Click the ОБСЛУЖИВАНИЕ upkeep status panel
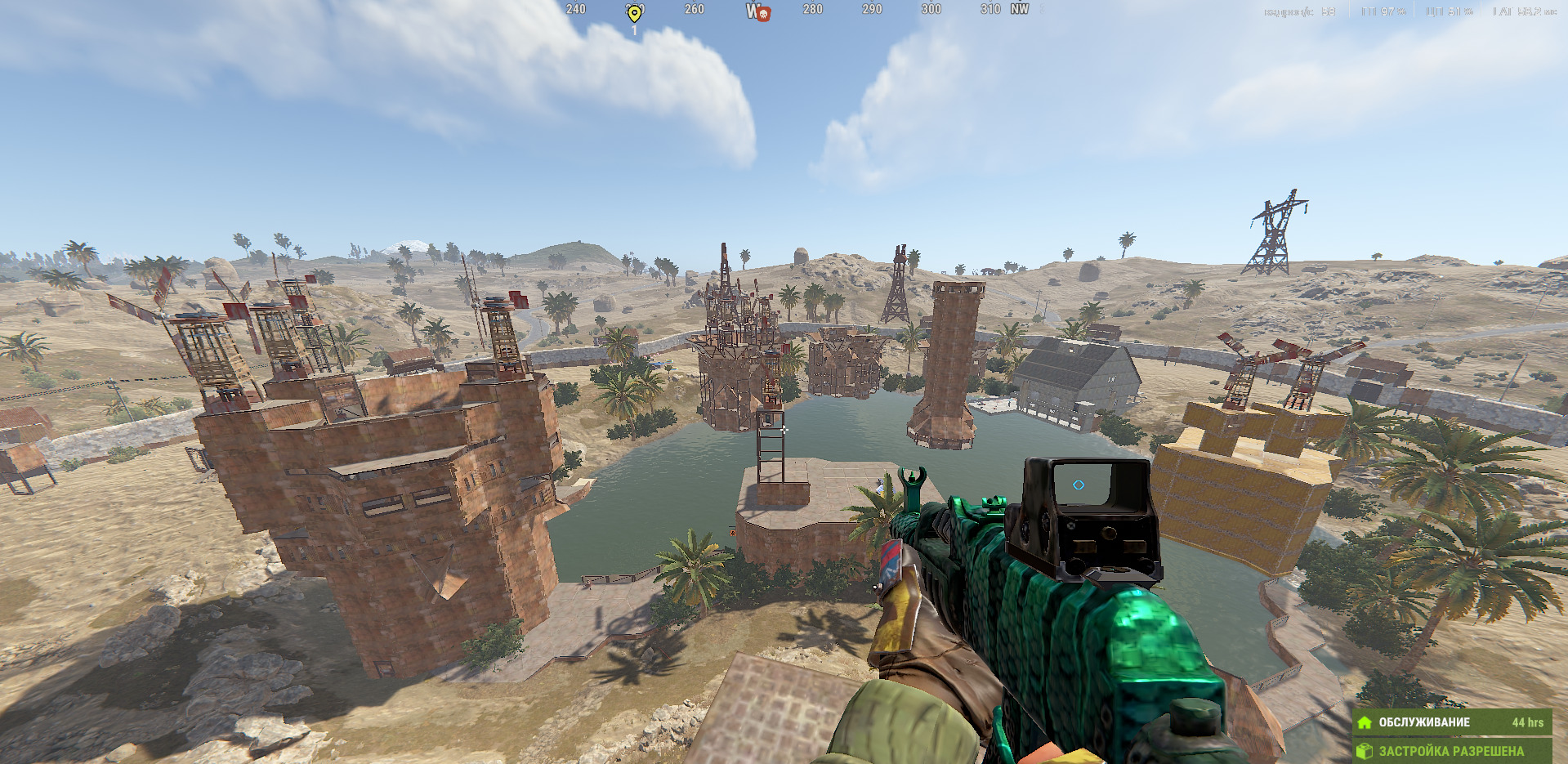Viewport: 1568px width, 764px height. pos(1451,722)
